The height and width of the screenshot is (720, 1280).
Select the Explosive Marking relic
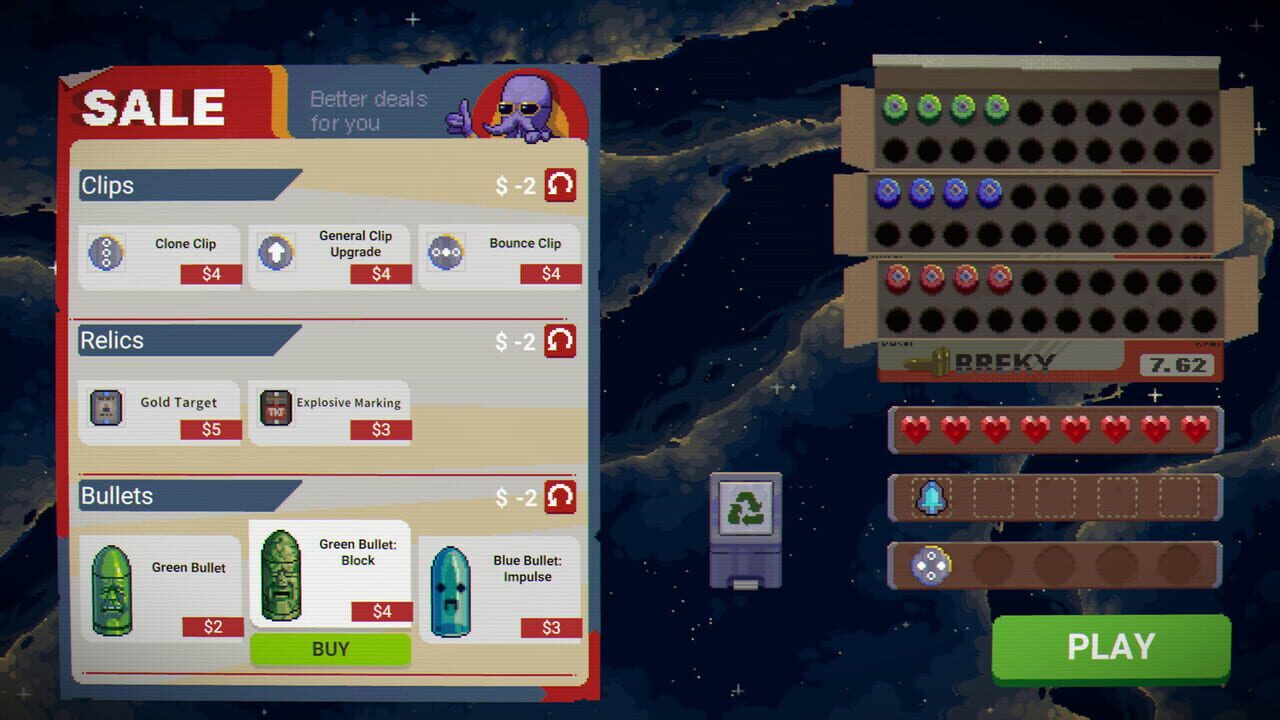pyautogui.click(x=330, y=411)
